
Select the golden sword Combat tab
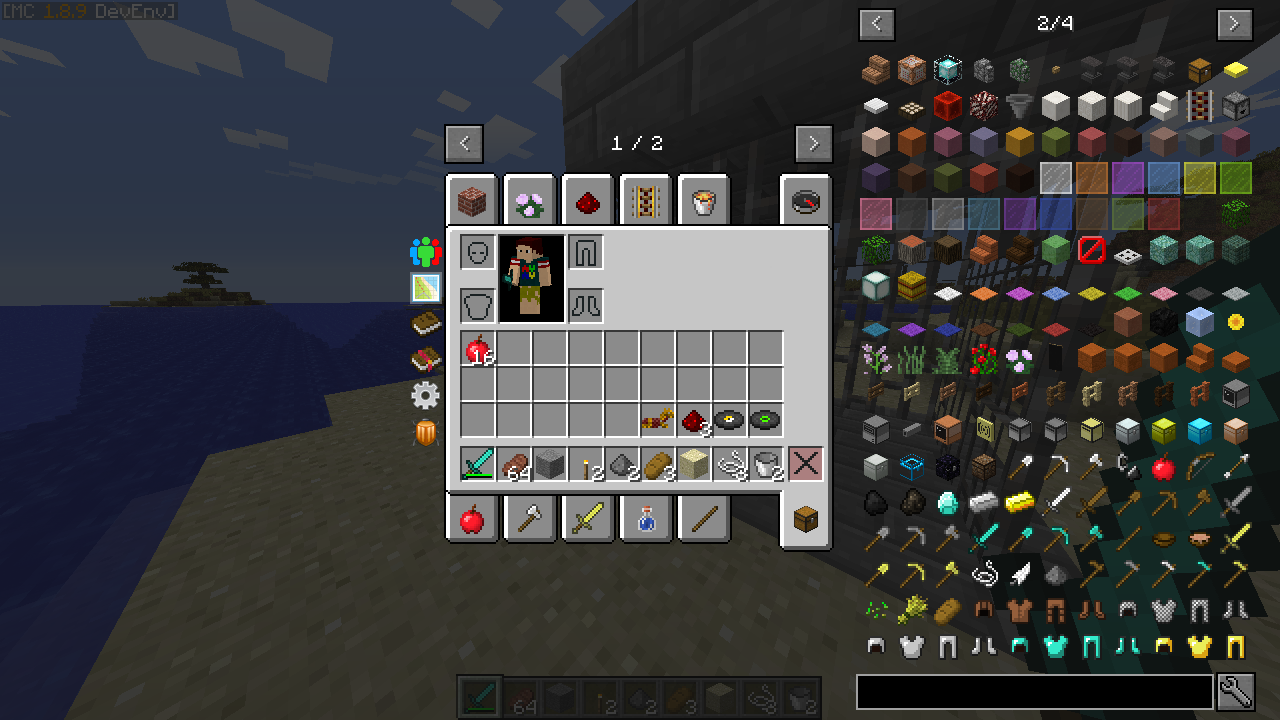point(588,519)
